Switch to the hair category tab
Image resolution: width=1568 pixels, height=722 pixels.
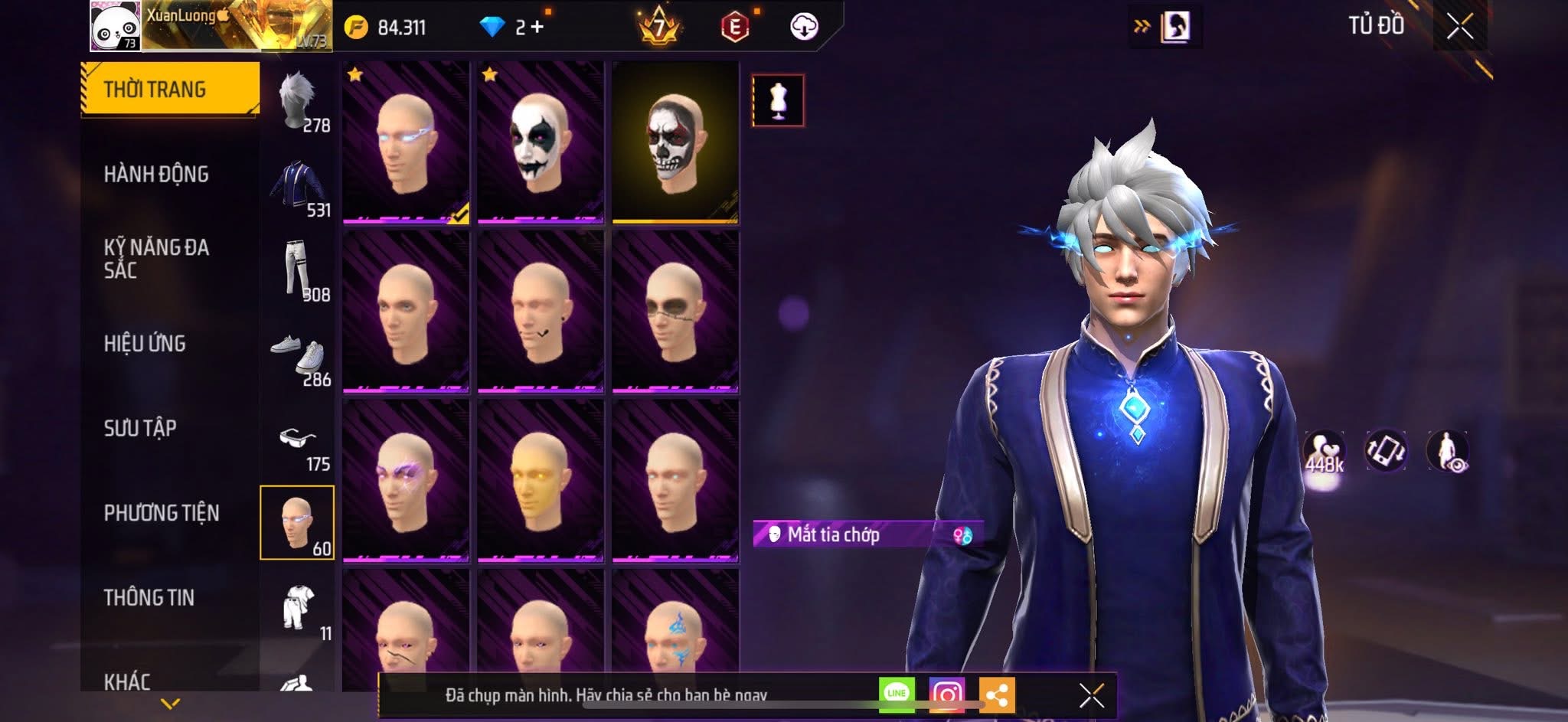pyautogui.click(x=298, y=102)
